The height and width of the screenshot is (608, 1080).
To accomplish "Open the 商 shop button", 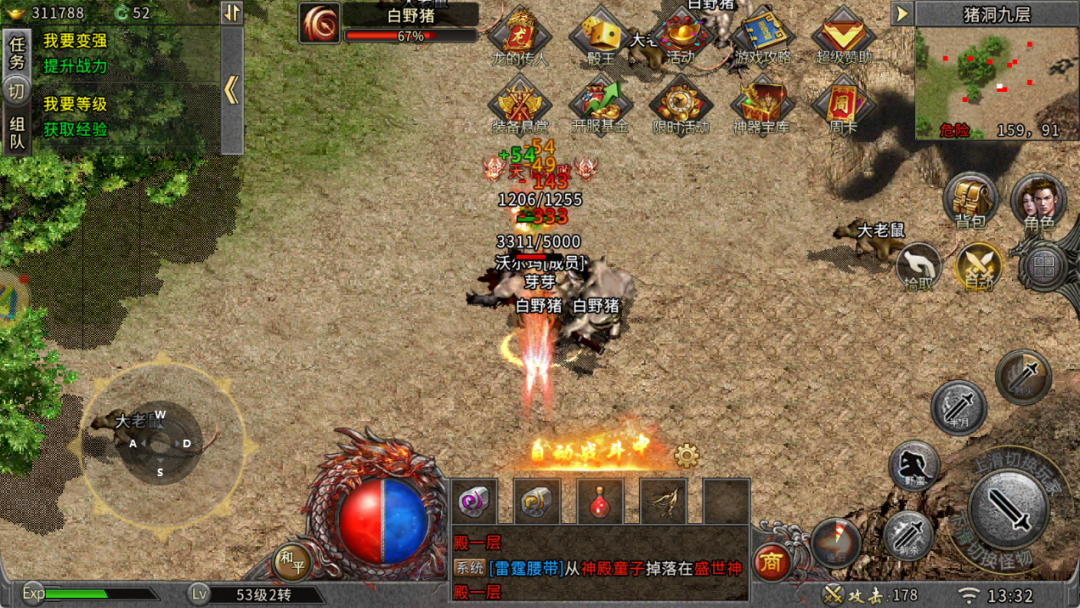I will click(771, 563).
